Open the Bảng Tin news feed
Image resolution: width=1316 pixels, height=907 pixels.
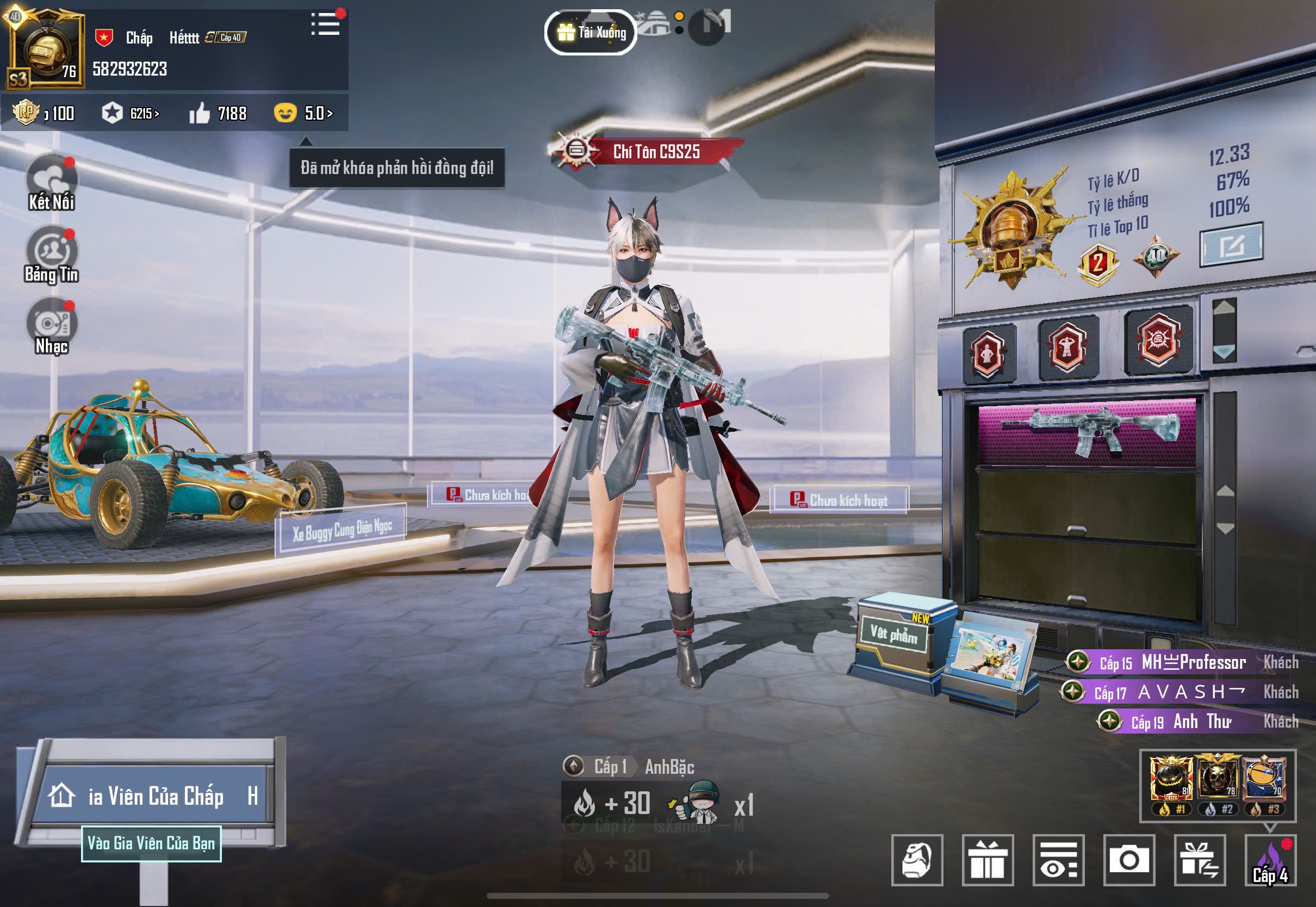52,254
